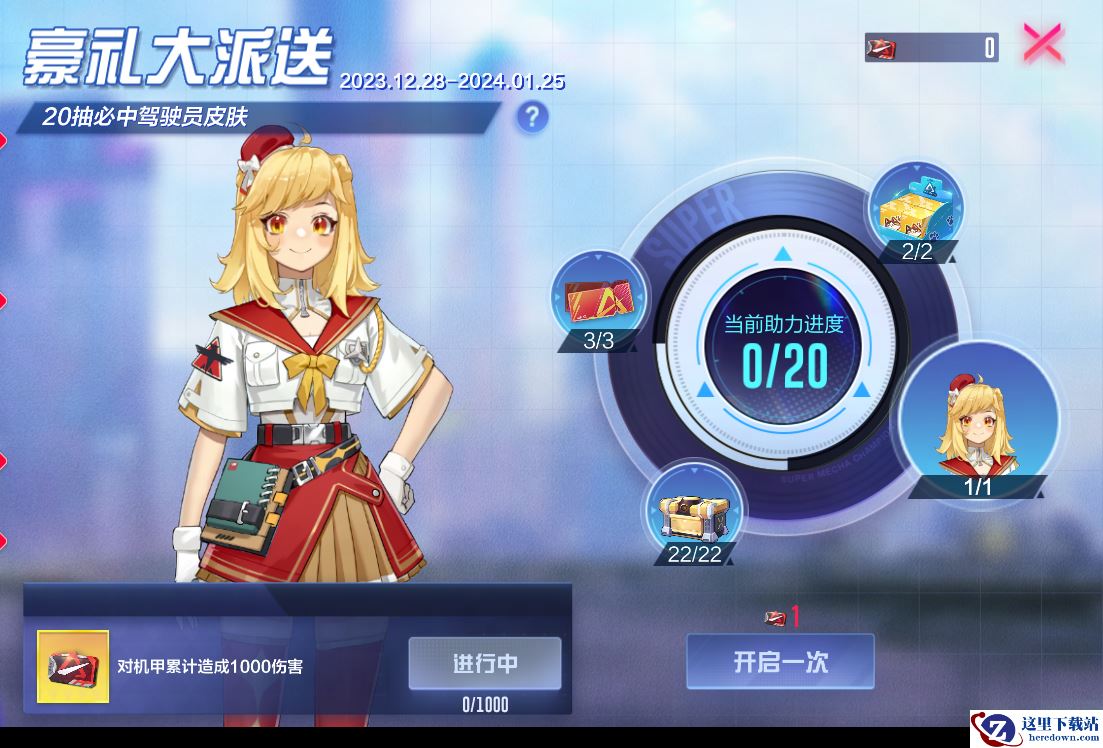
Task: Click the 进行中 mission status button
Action: [x=485, y=664]
